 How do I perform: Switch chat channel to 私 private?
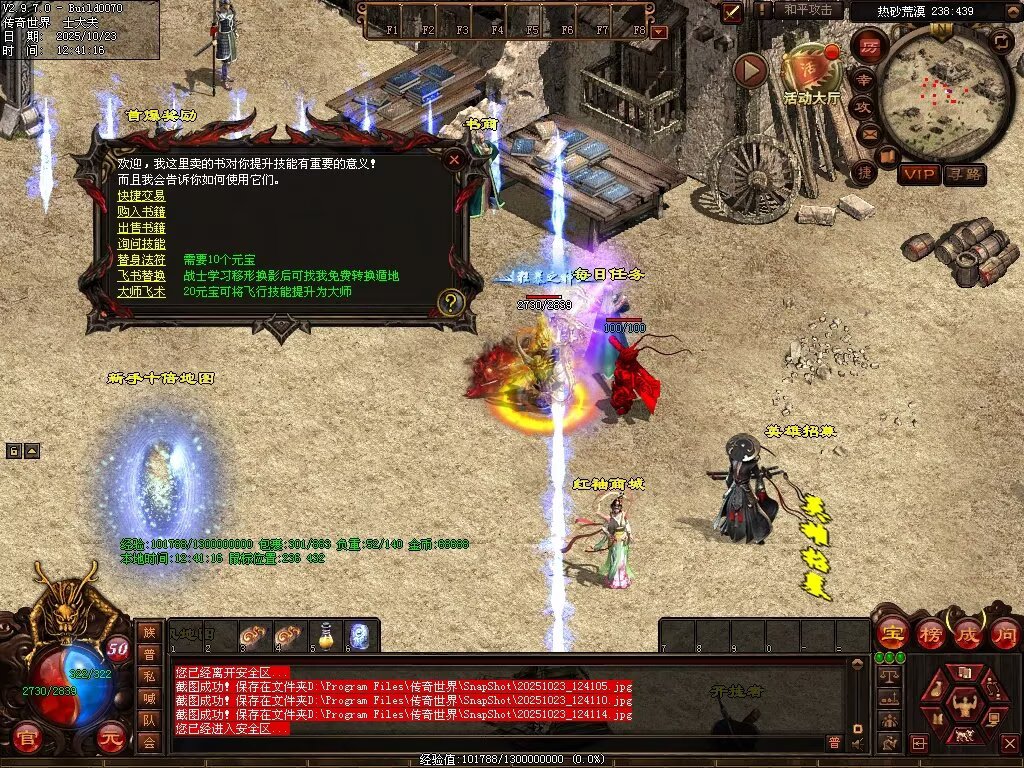149,676
